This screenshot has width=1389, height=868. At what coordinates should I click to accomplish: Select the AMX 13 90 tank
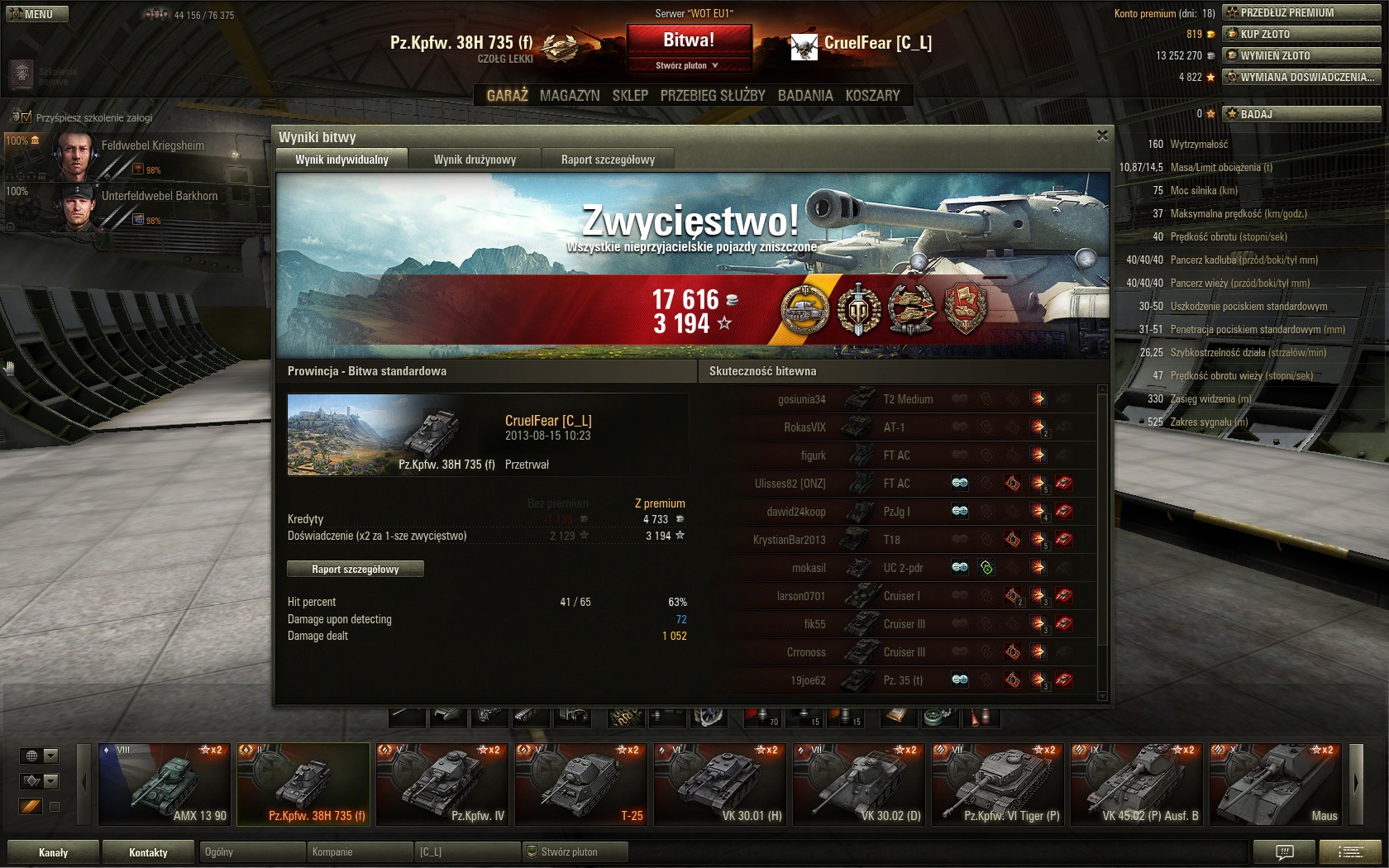click(x=163, y=784)
